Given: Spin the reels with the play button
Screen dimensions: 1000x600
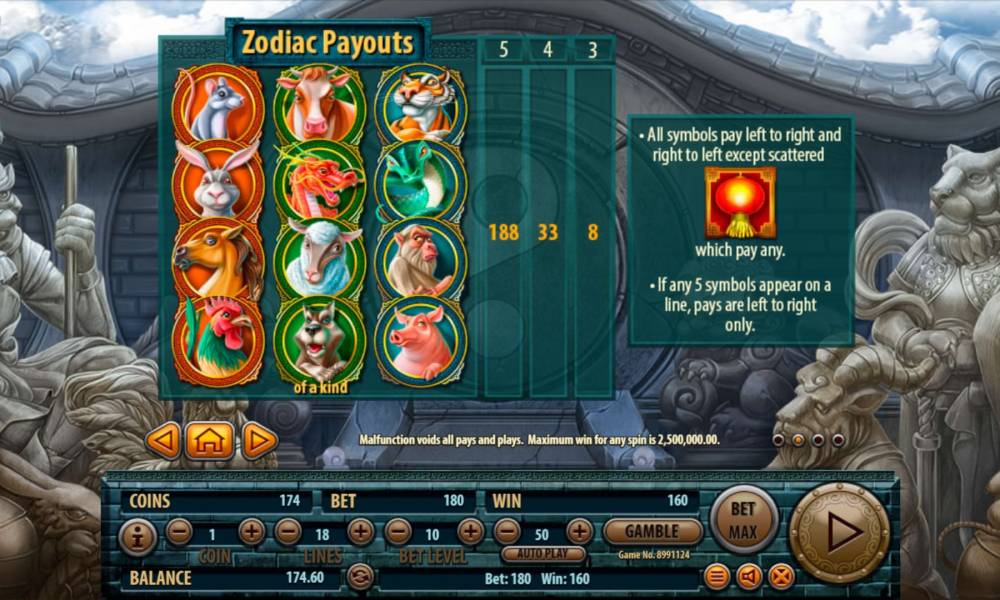Looking at the screenshot, I should click(x=839, y=533).
